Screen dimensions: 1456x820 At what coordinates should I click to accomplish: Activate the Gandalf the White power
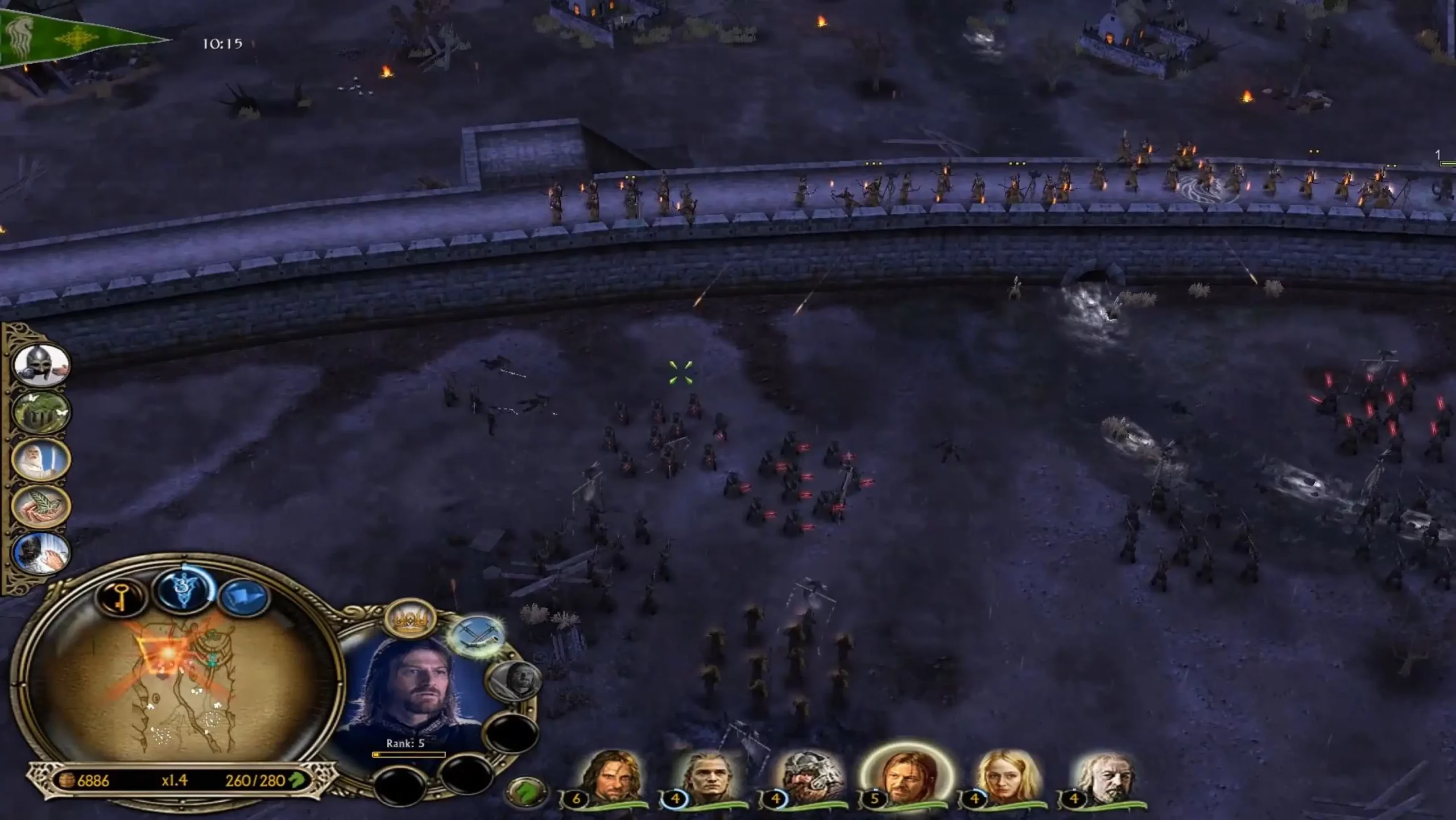41,459
